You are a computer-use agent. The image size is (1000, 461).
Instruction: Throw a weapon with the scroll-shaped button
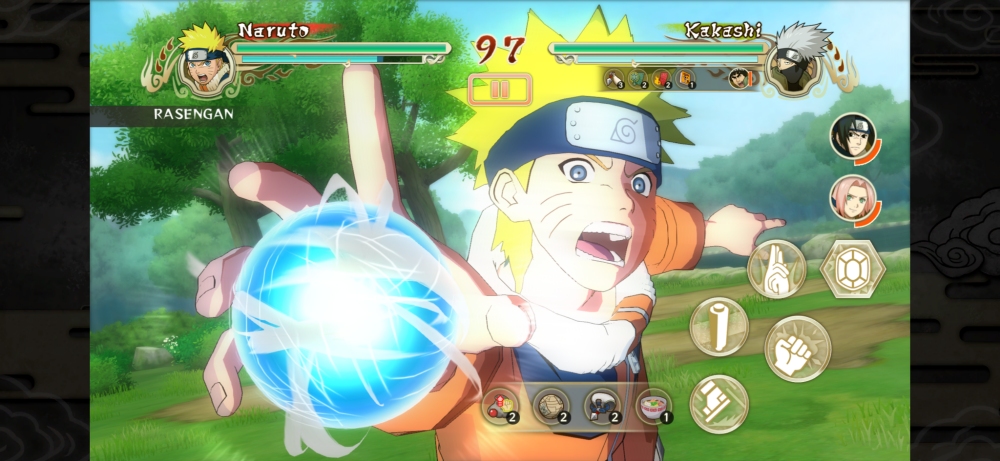(719, 326)
